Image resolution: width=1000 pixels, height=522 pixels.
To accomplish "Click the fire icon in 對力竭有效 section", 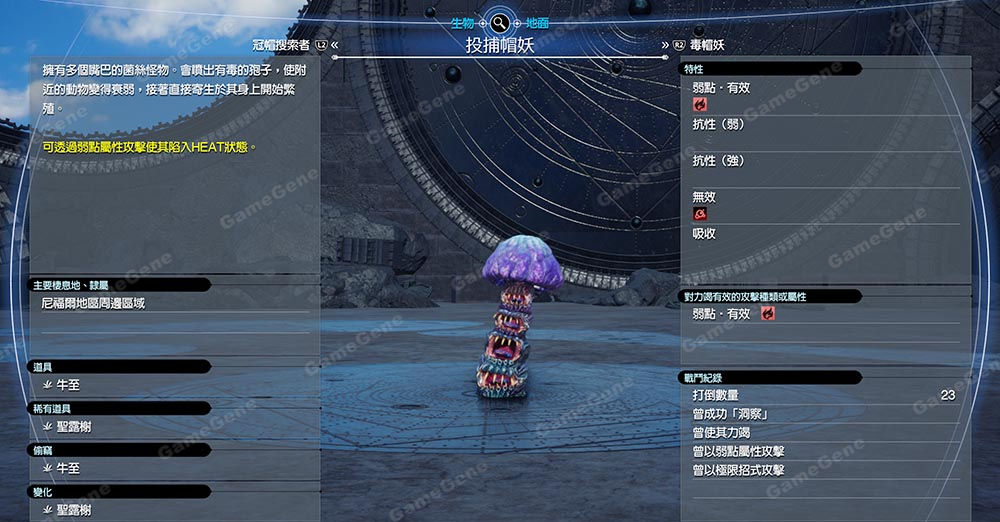I will pos(768,314).
